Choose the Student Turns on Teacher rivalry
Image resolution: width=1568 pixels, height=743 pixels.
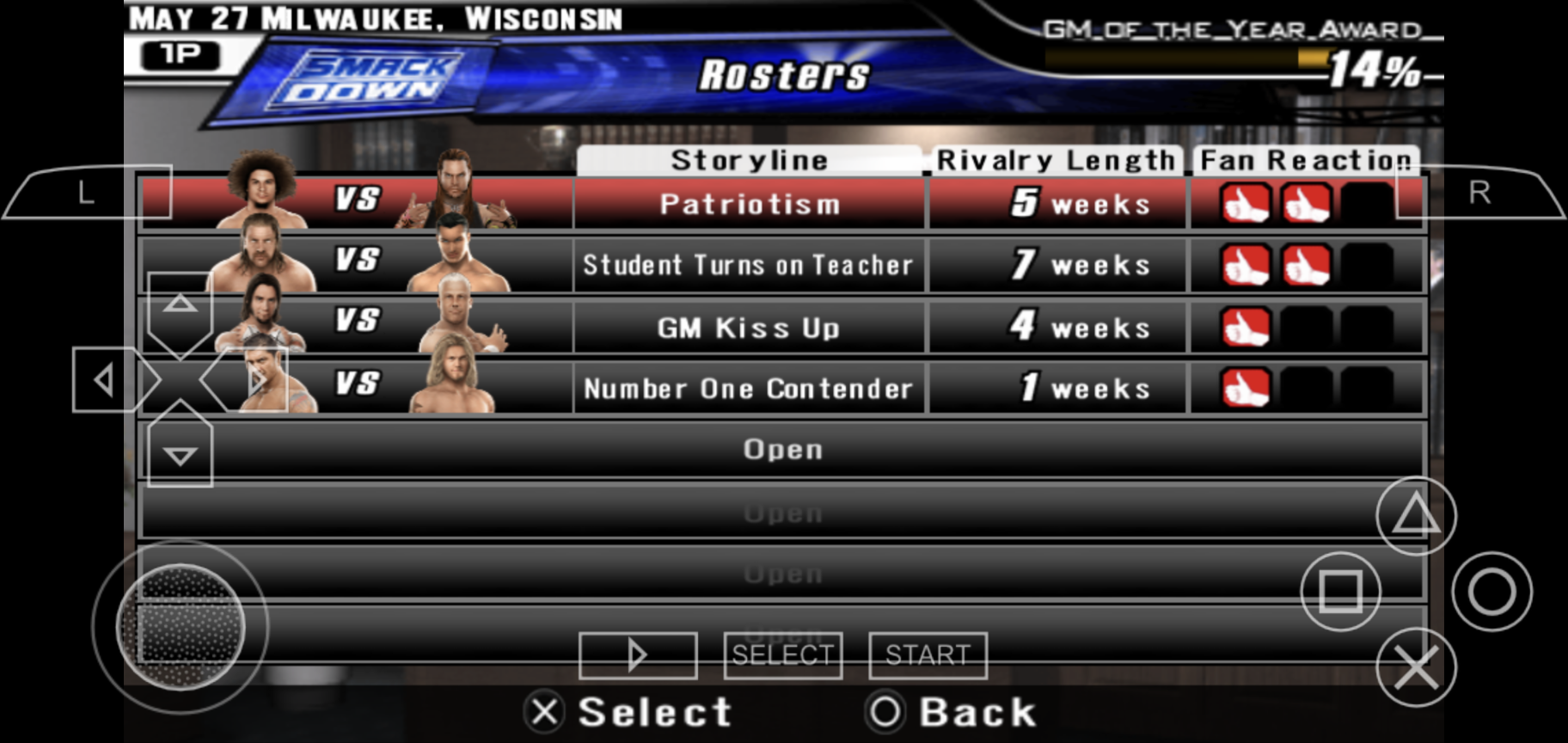point(749,266)
